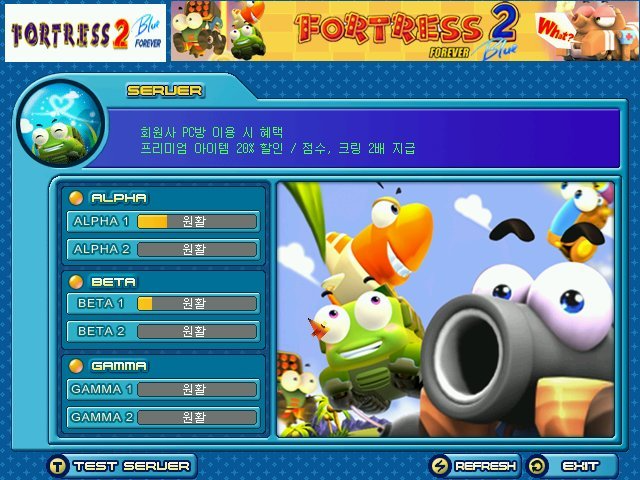Refresh the server list
This screenshot has width=640, height=480.
pos(475,466)
